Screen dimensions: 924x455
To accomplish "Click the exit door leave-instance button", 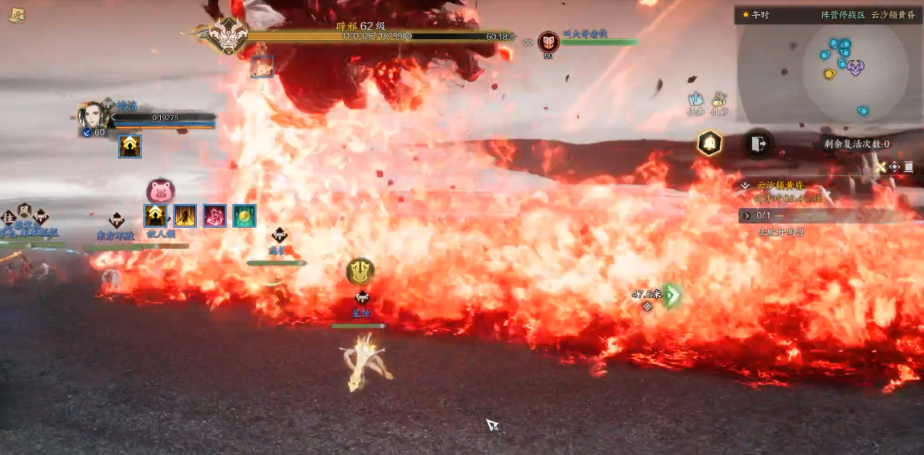I will [757, 144].
